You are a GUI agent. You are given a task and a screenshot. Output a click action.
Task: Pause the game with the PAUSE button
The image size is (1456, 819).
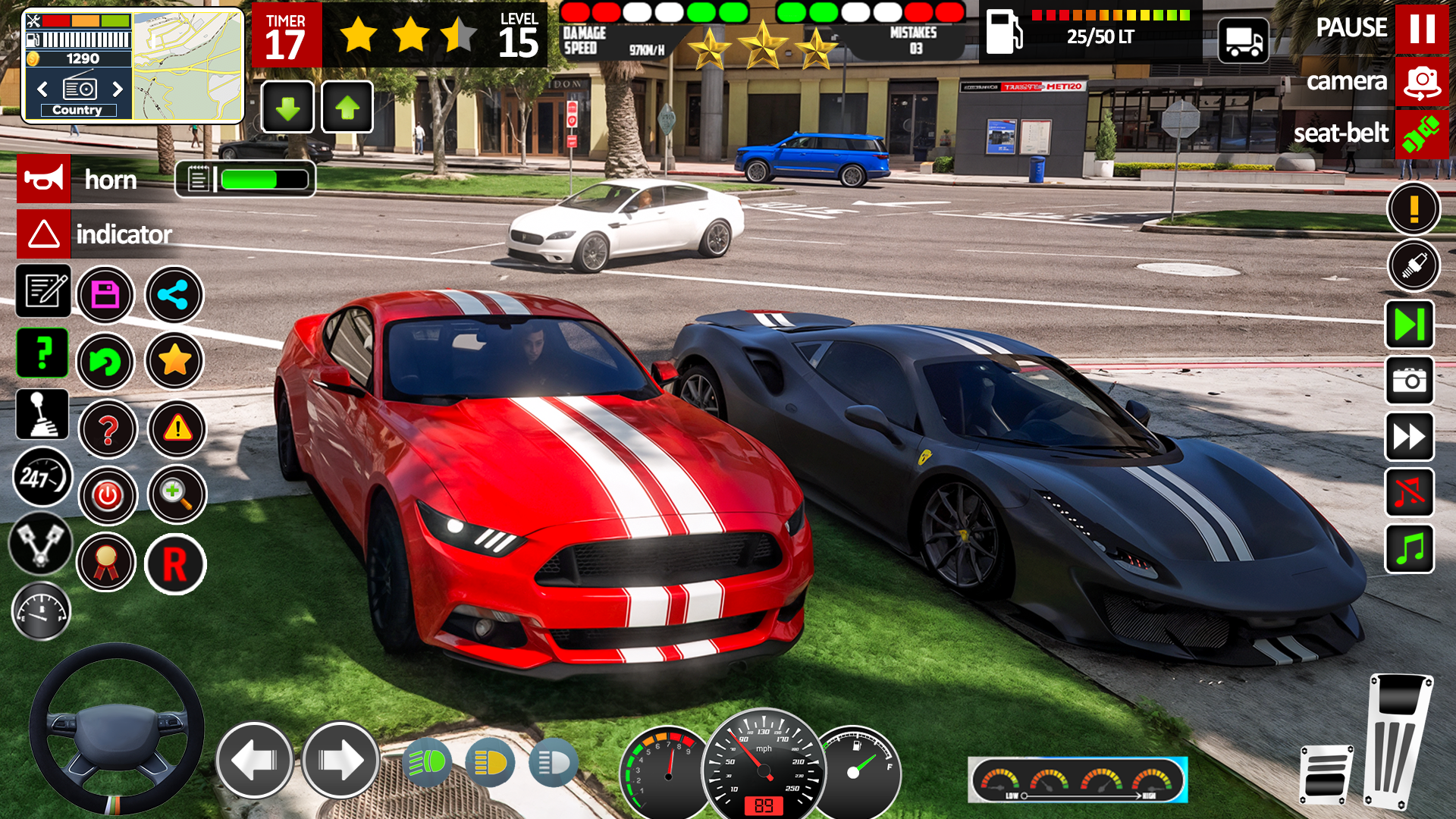[1421, 29]
